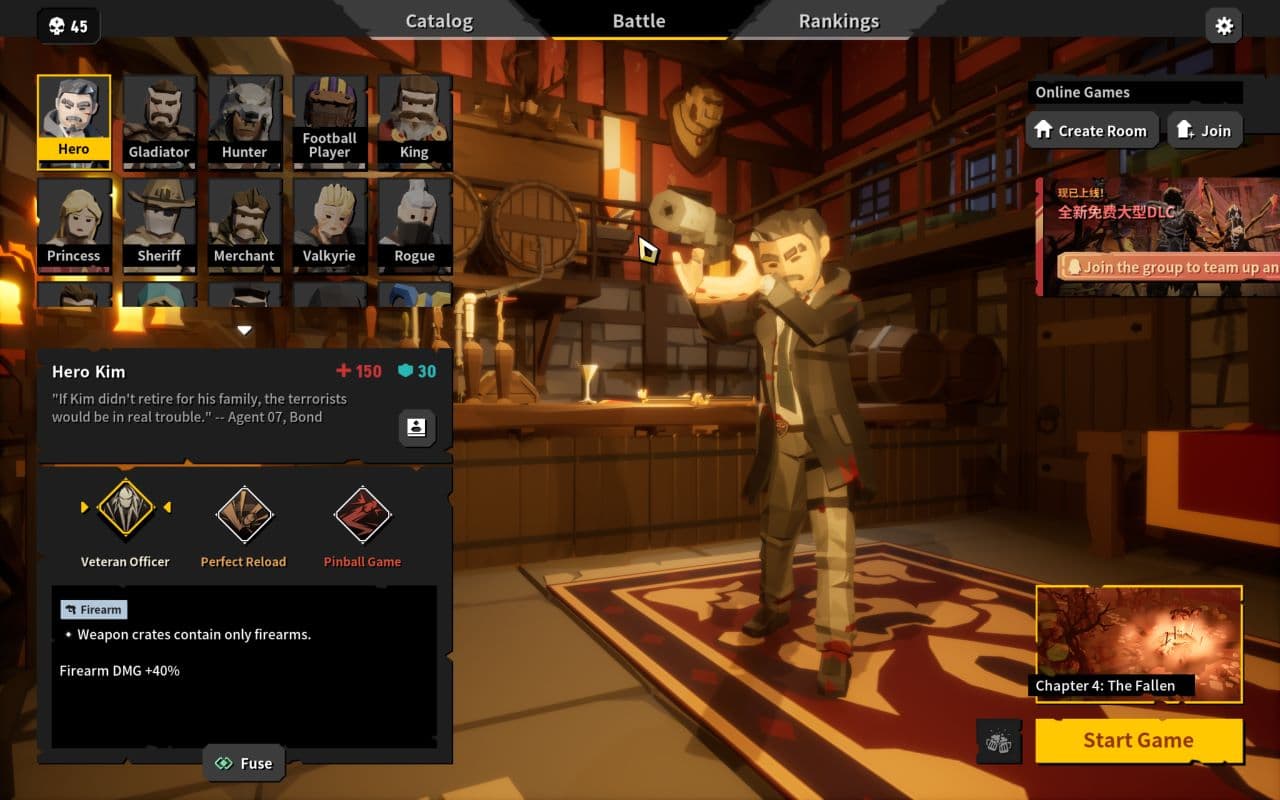
Task: Select the Veteran Officer skill icon
Action: click(x=124, y=510)
